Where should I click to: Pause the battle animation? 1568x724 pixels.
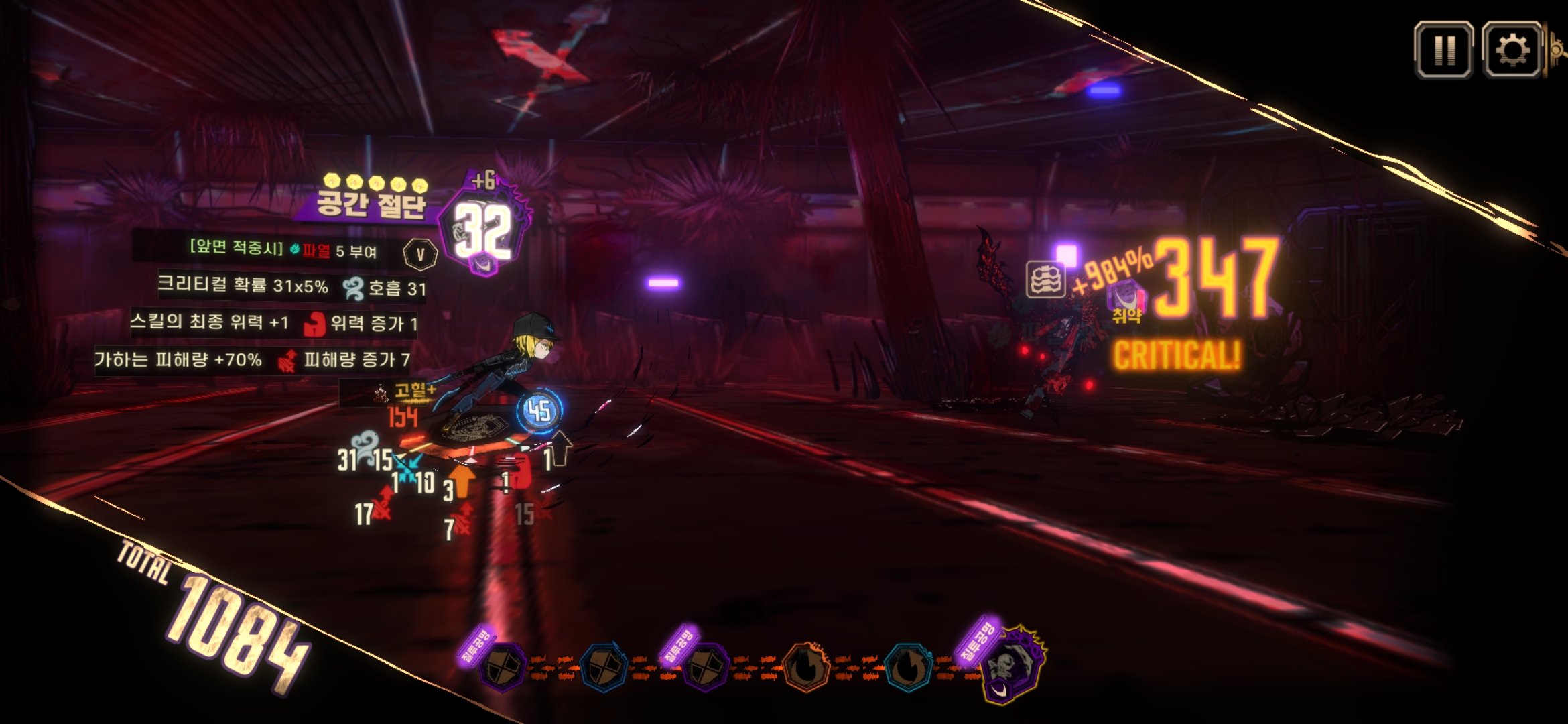tap(1443, 50)
